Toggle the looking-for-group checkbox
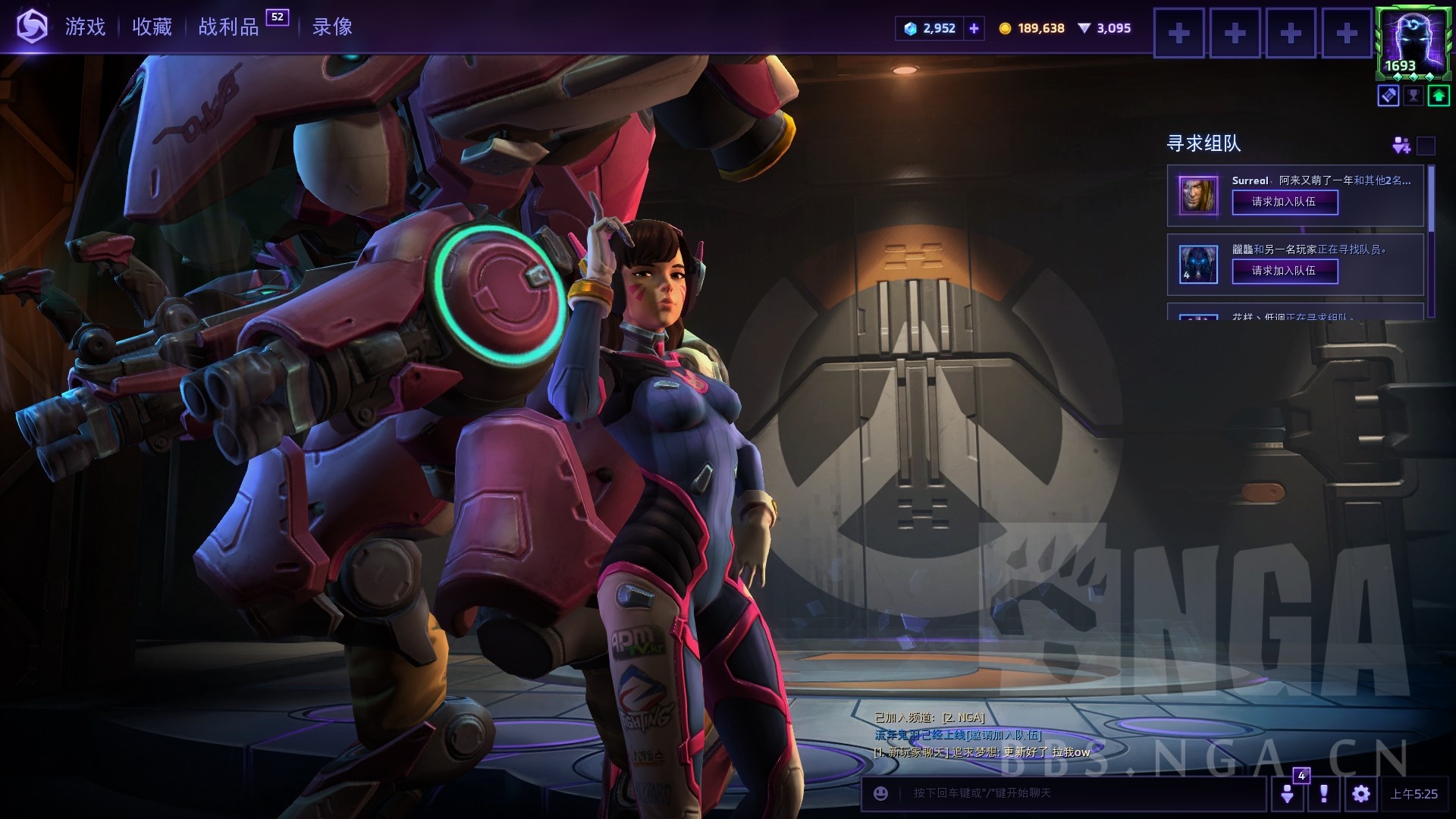The height and width of the screenshot is (819, 1456). click(x=1426, y=145)
